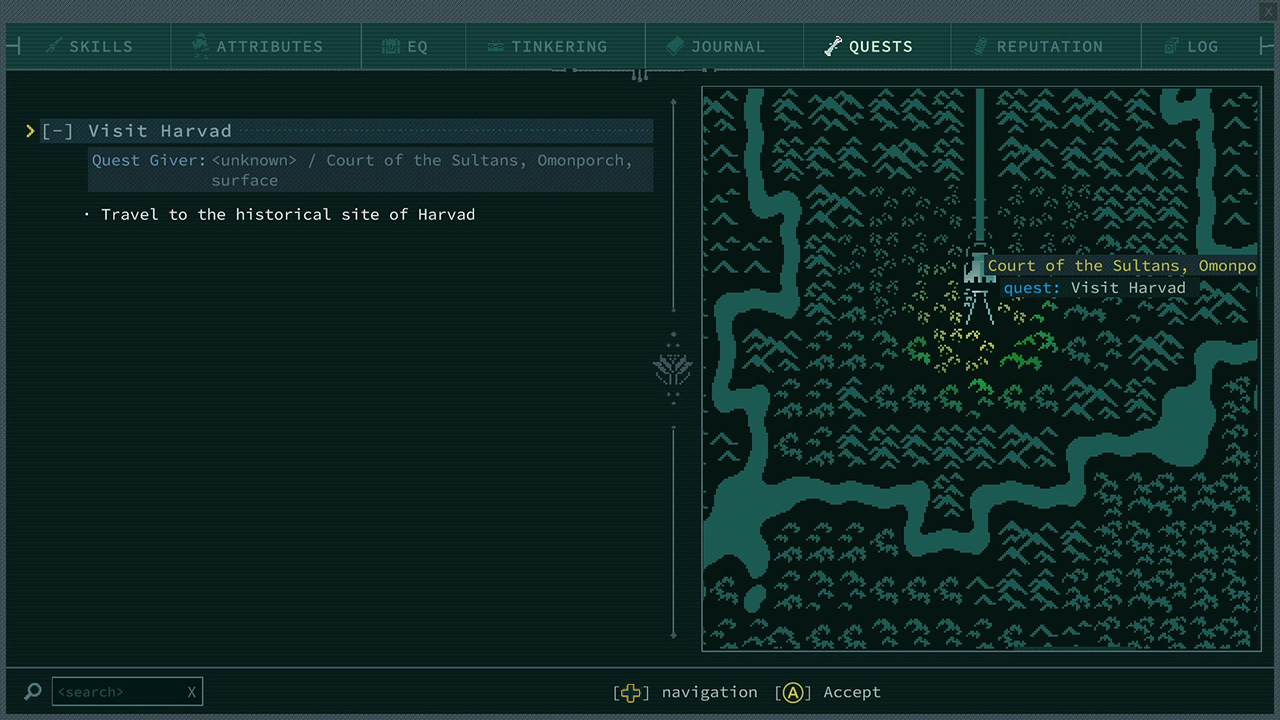Click the Tinkering tab icon
Viewport: 1280px width, 720px height.
click(495, 46)
